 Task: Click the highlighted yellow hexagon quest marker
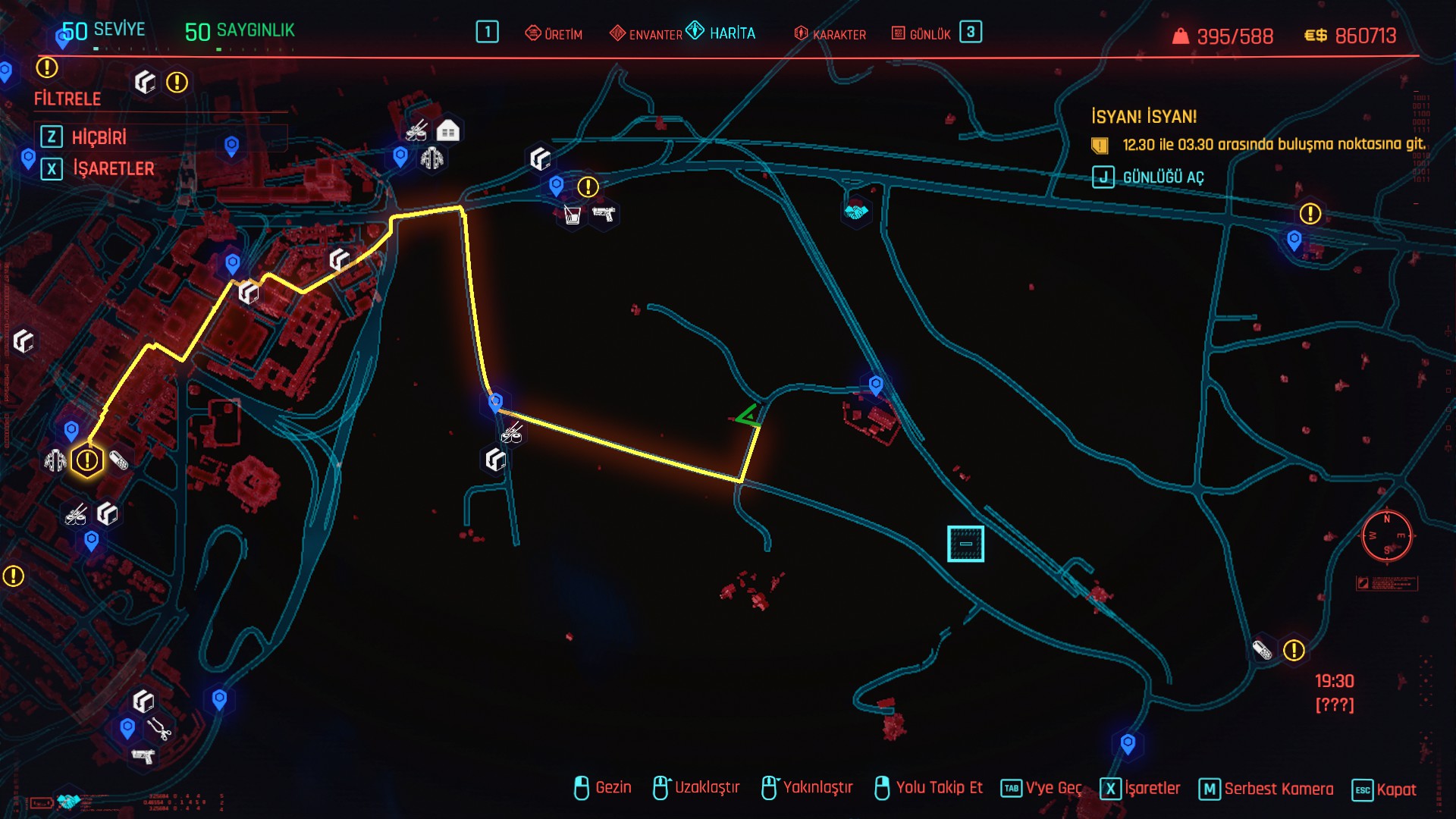pyautogui.click(x=87, y=460)
